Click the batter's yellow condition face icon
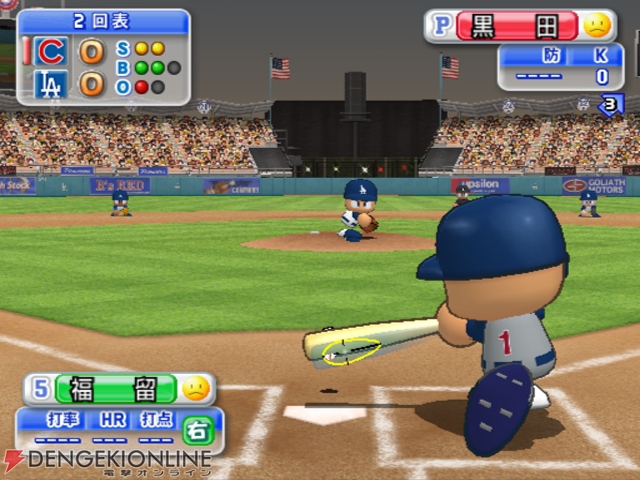The image size is (640, 480). tap(196, 388)
